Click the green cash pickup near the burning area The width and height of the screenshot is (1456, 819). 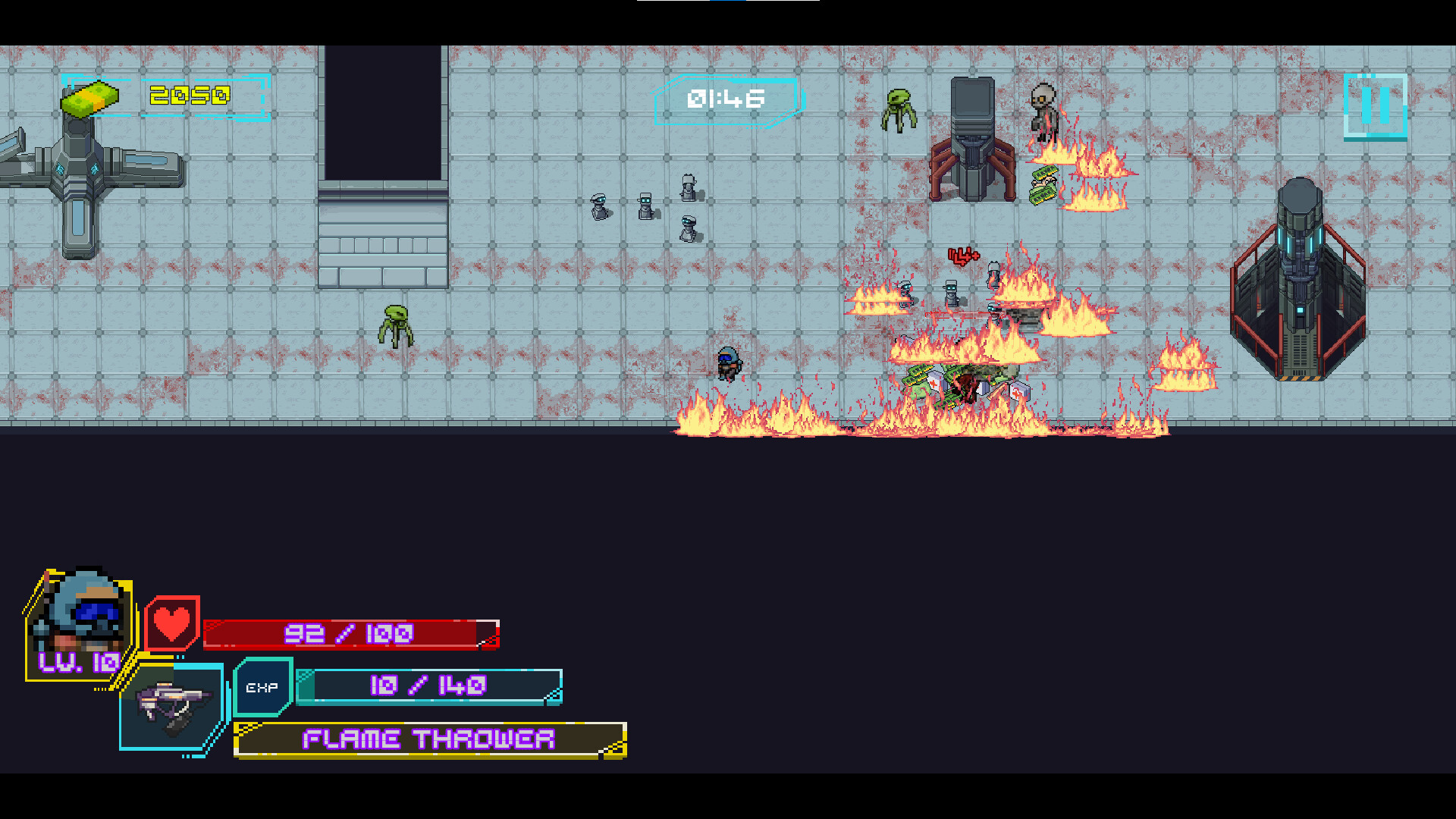(1045, 186)
